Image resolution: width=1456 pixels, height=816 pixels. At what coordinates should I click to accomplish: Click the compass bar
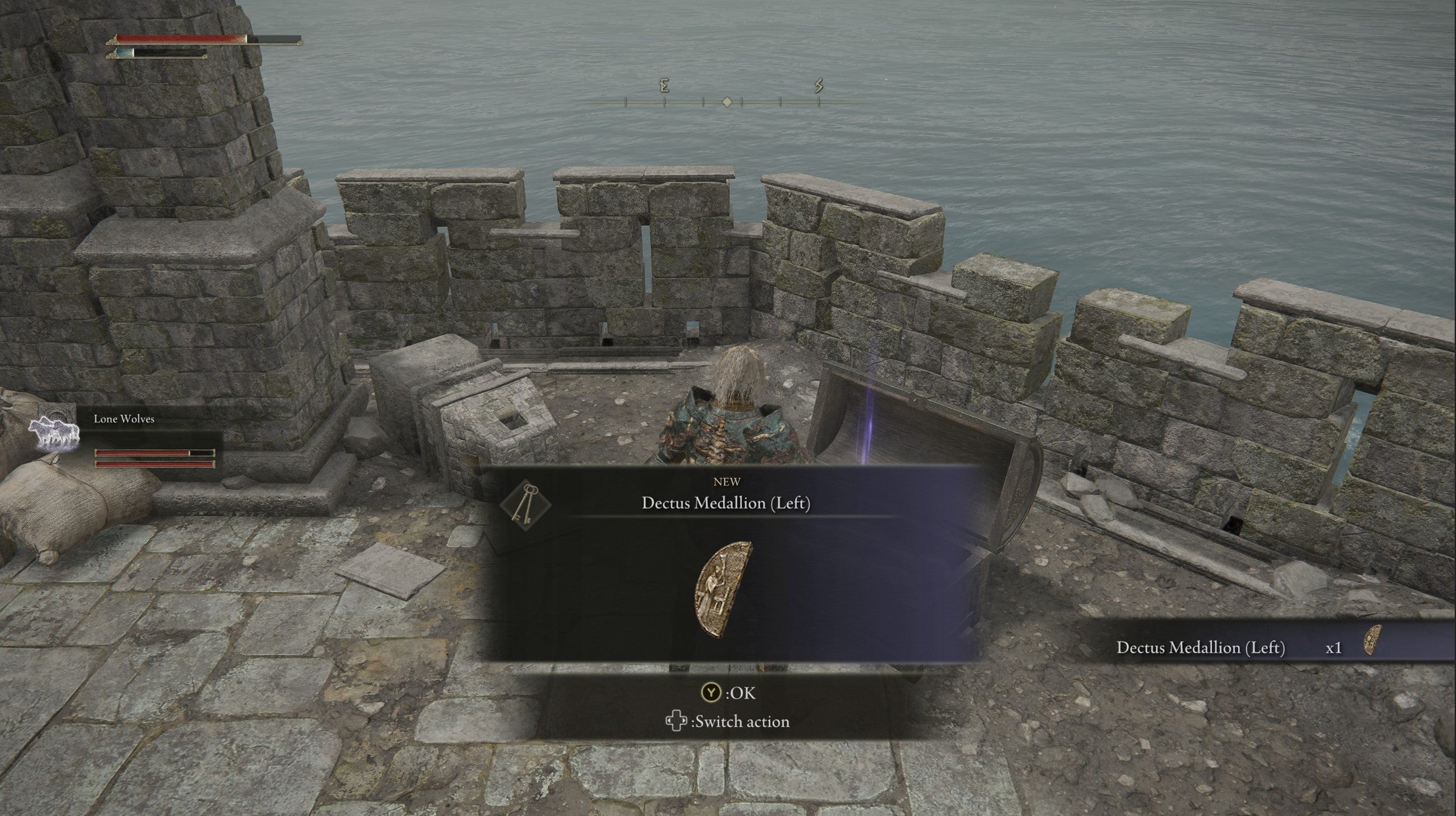727,100
